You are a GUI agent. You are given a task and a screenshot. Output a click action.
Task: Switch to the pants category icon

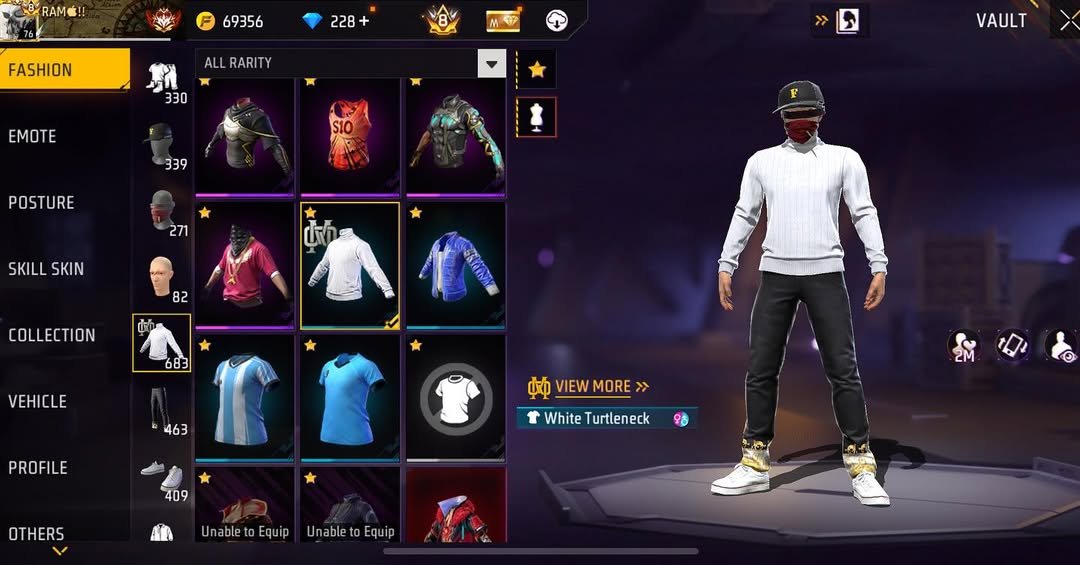tap(161, 409)
